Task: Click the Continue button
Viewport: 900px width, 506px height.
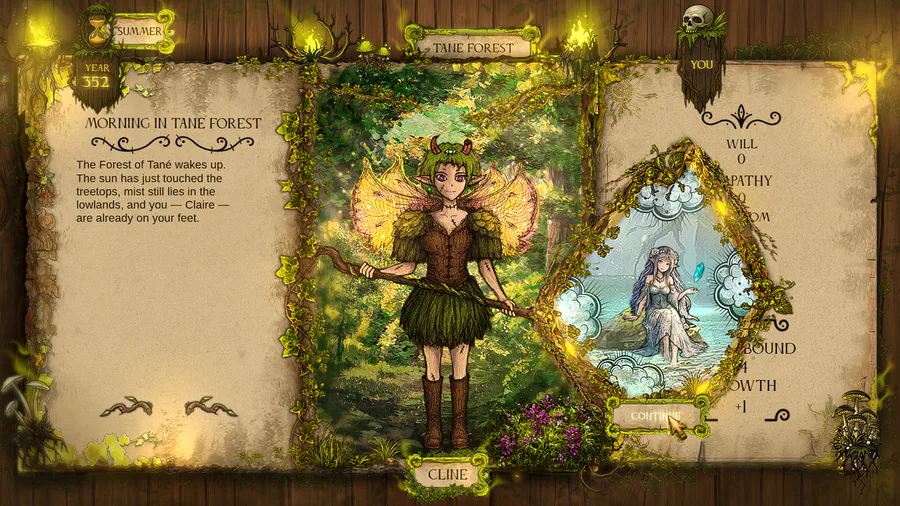Action: point(655,415)
